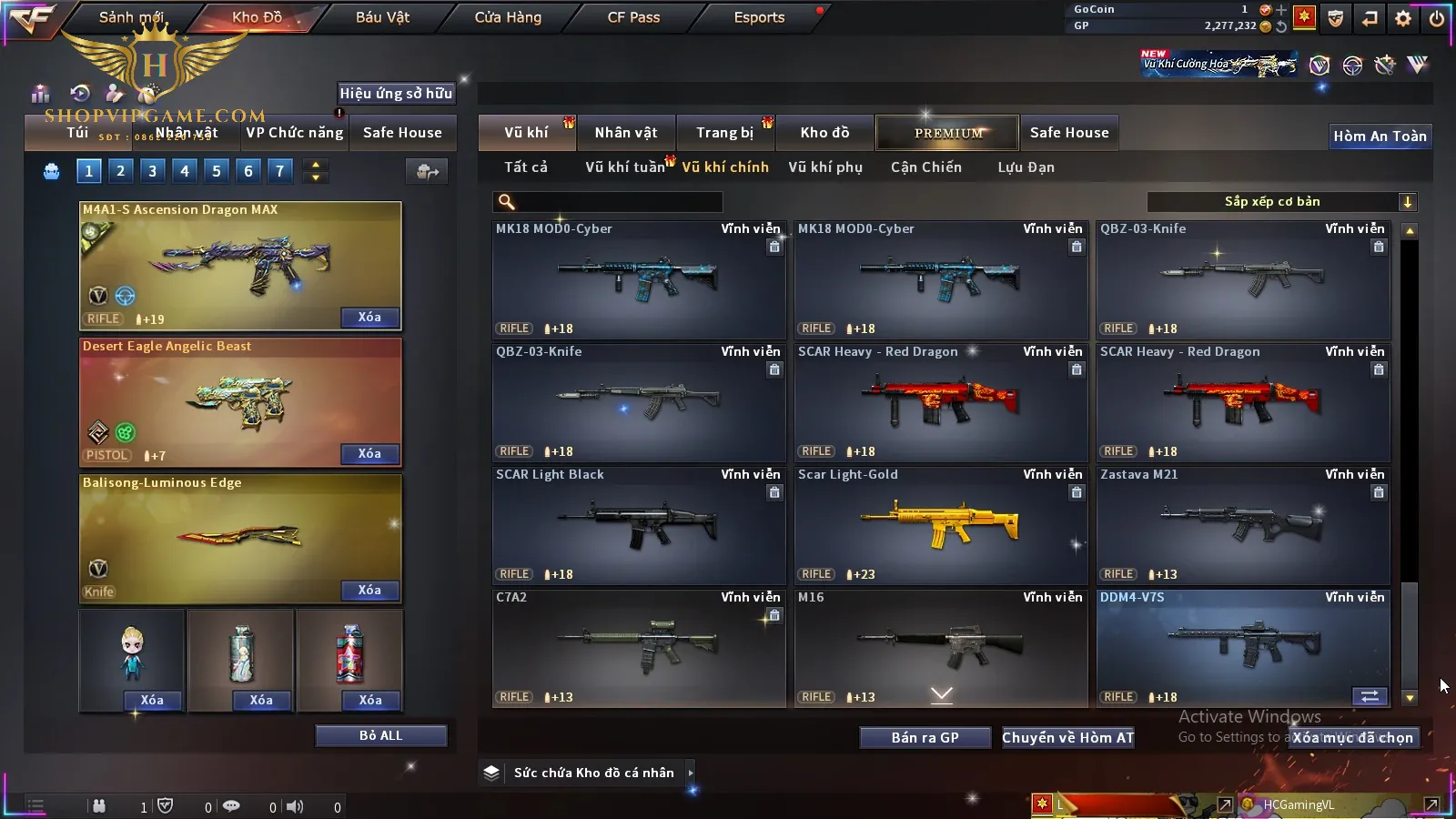This screenshot has width=1456, height=819.
Task: Click the Bỏ ALL button
Action: pos(380,736)
